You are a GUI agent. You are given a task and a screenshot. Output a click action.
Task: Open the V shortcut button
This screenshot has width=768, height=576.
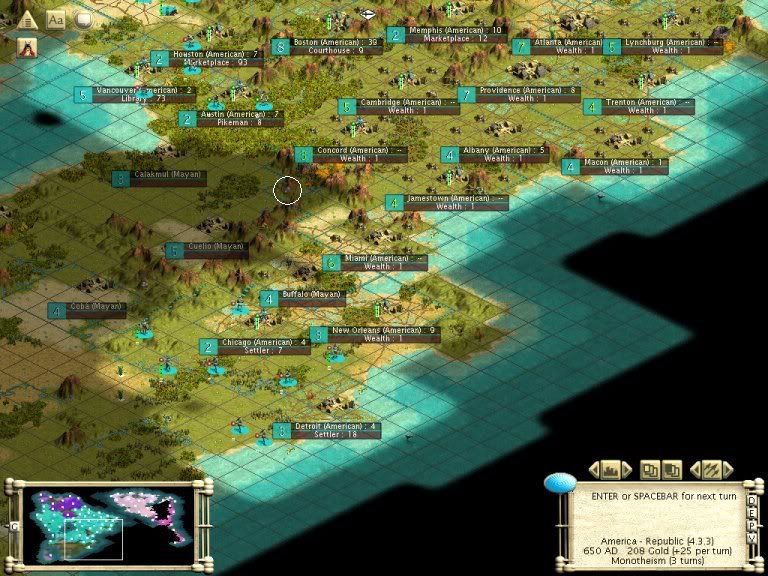753,537
